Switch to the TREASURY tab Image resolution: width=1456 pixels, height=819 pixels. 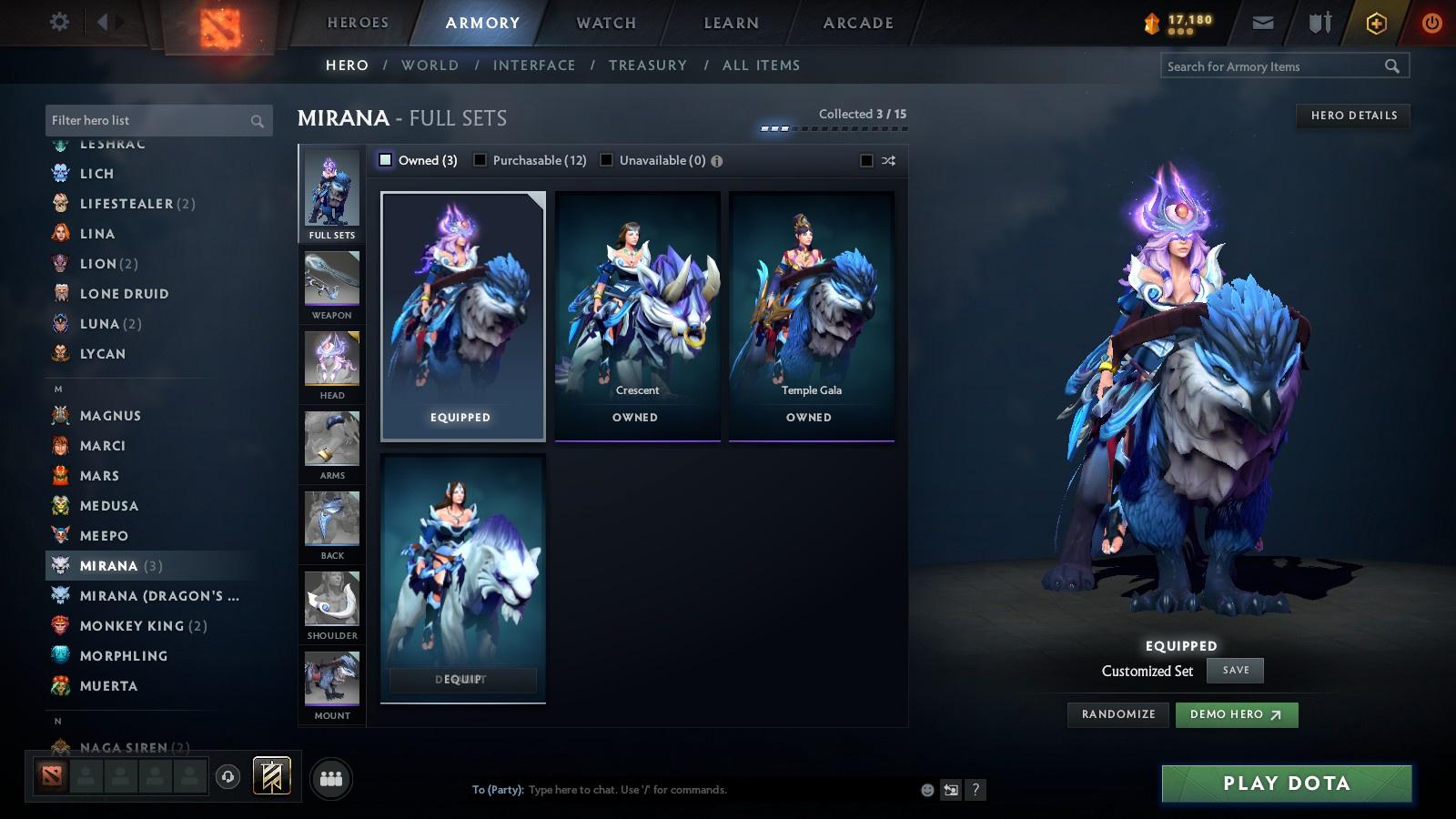648,65
